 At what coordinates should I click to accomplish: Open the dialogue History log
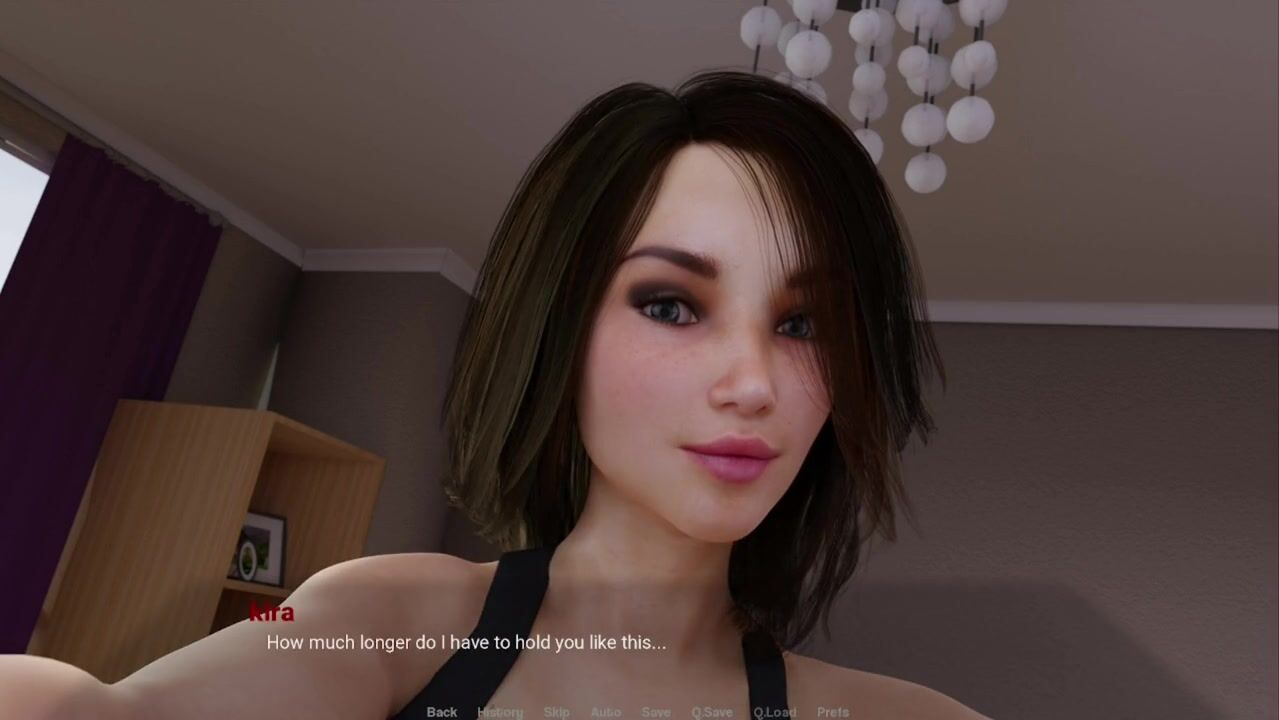pyautogui.click(x=500, y=712)
